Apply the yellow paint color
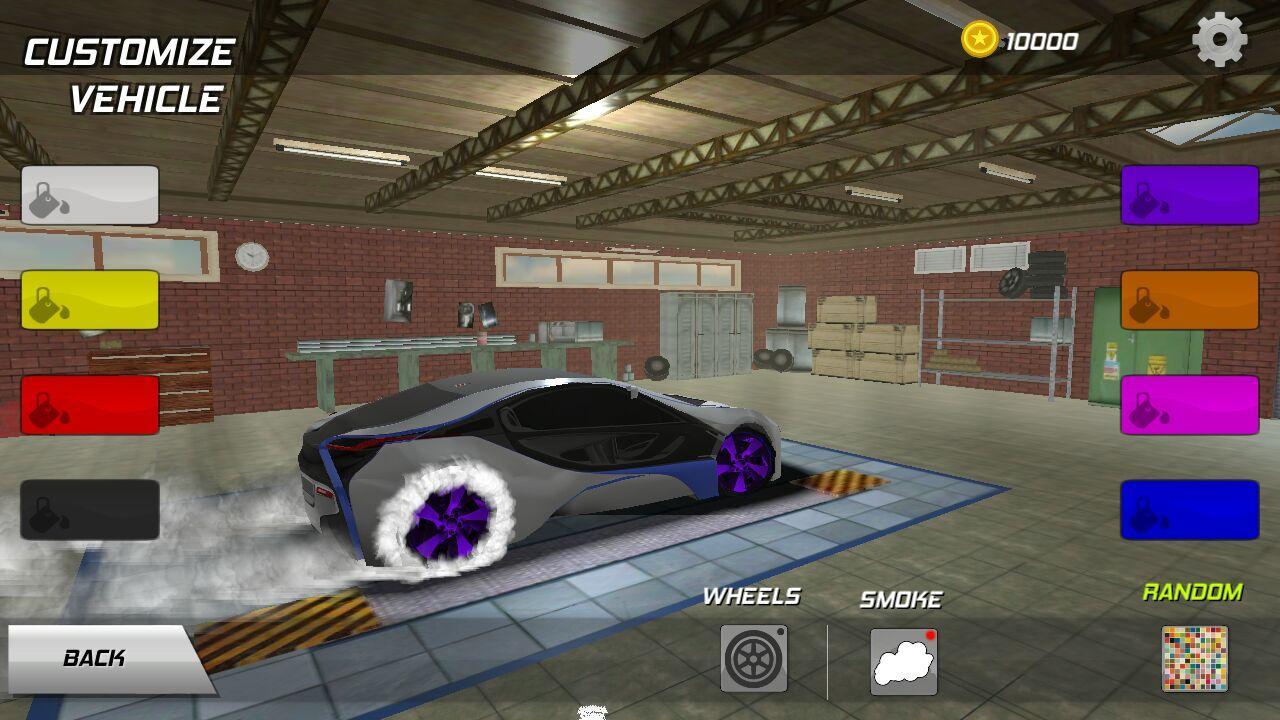This screenshot has height=720, width=1280. 90,300
